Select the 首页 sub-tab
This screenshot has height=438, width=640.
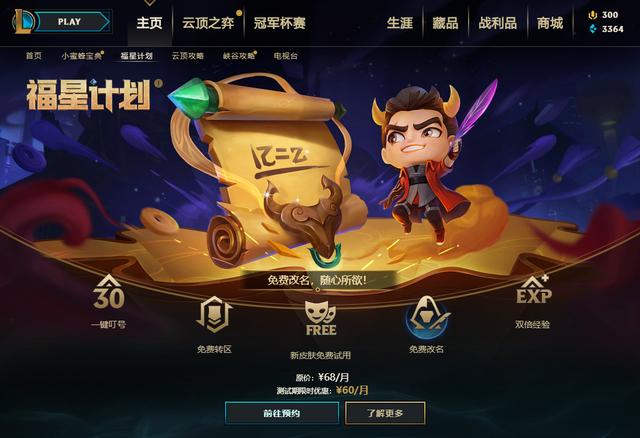pos(34,56)
